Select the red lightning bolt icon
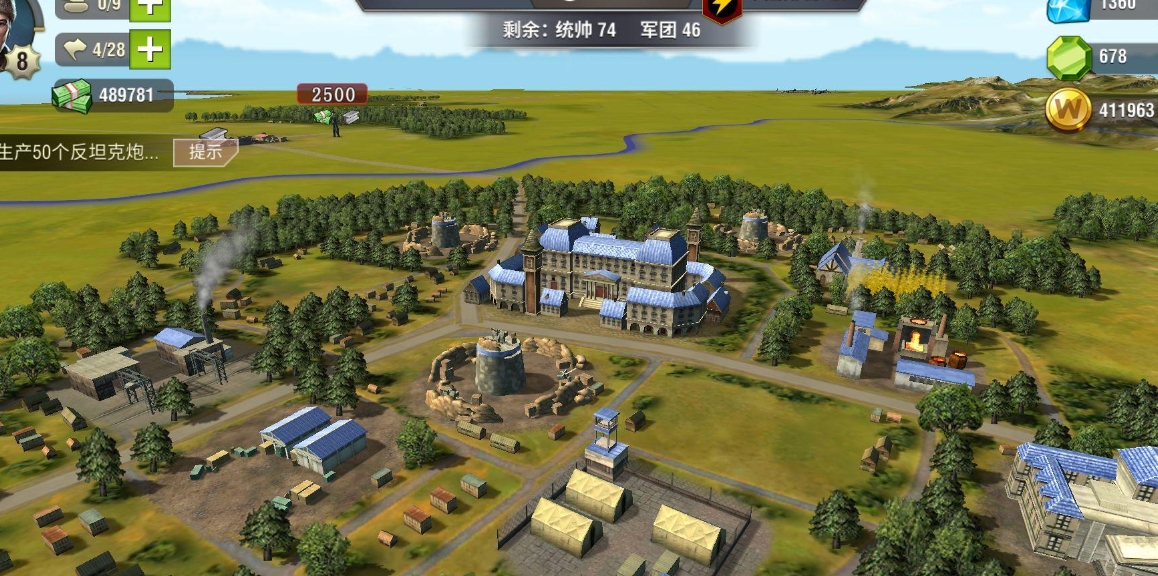 point(722,9)
